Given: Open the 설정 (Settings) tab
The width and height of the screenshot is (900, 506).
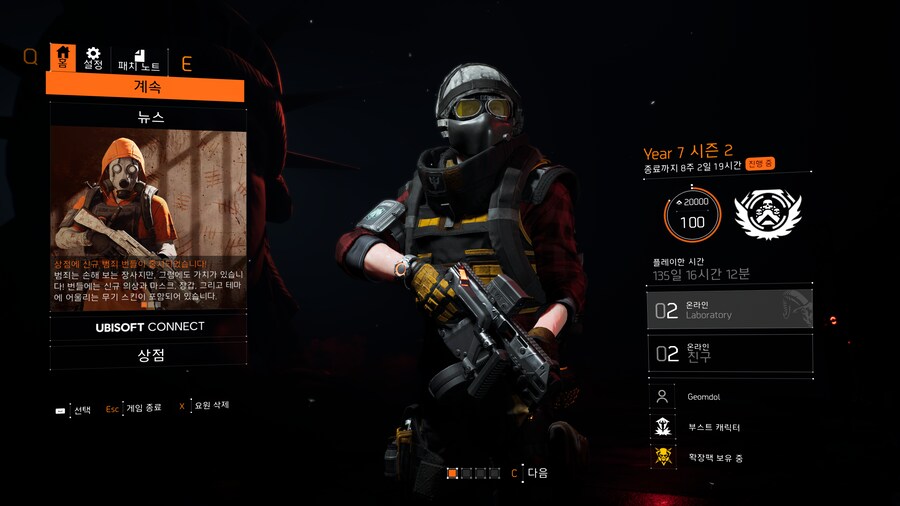Looking at the screenshot, I should (x=93, y=58).
